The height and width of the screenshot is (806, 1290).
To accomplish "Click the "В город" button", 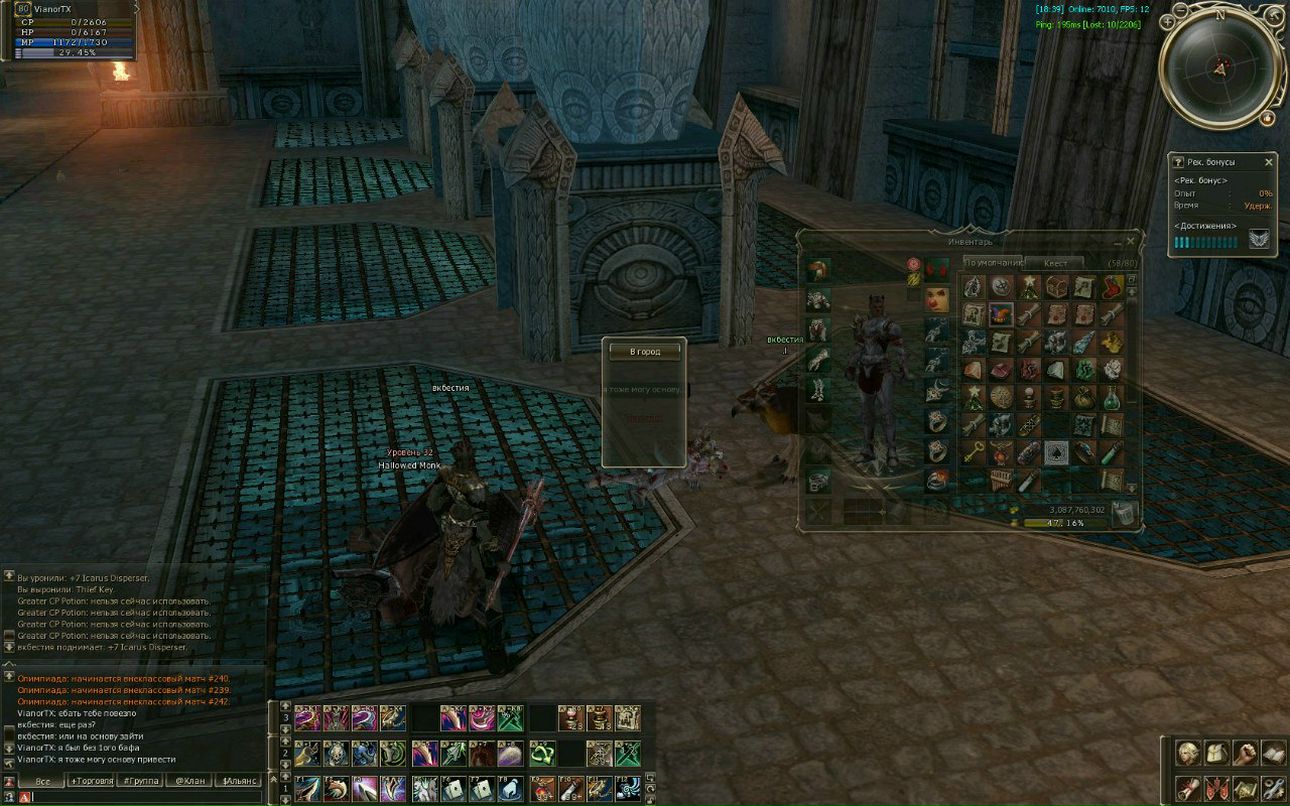I will pos(645,351).
